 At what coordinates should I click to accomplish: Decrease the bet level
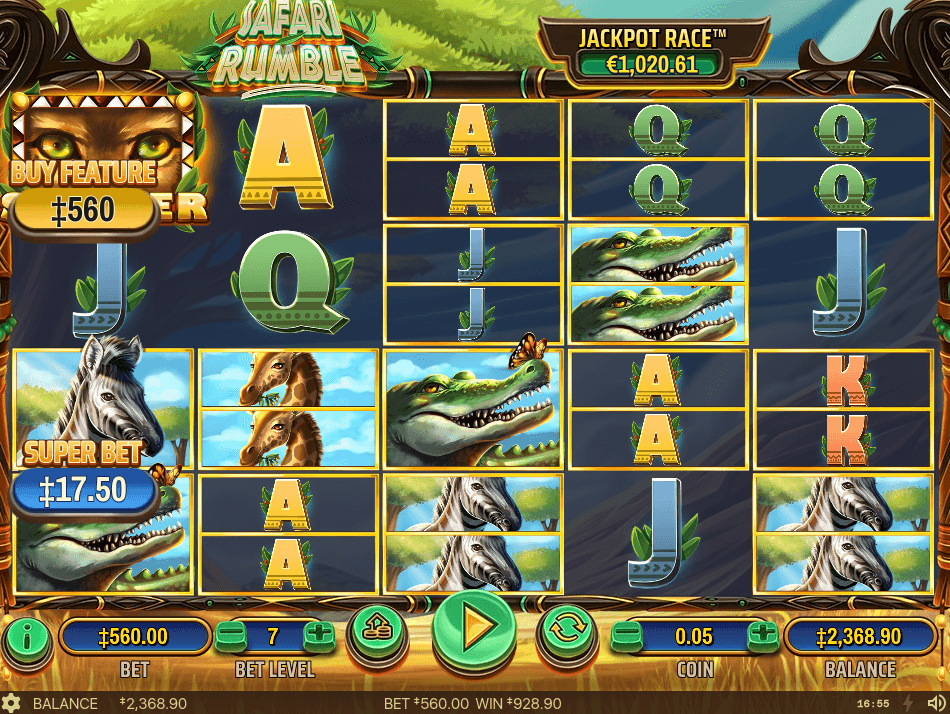pos(230,634)
